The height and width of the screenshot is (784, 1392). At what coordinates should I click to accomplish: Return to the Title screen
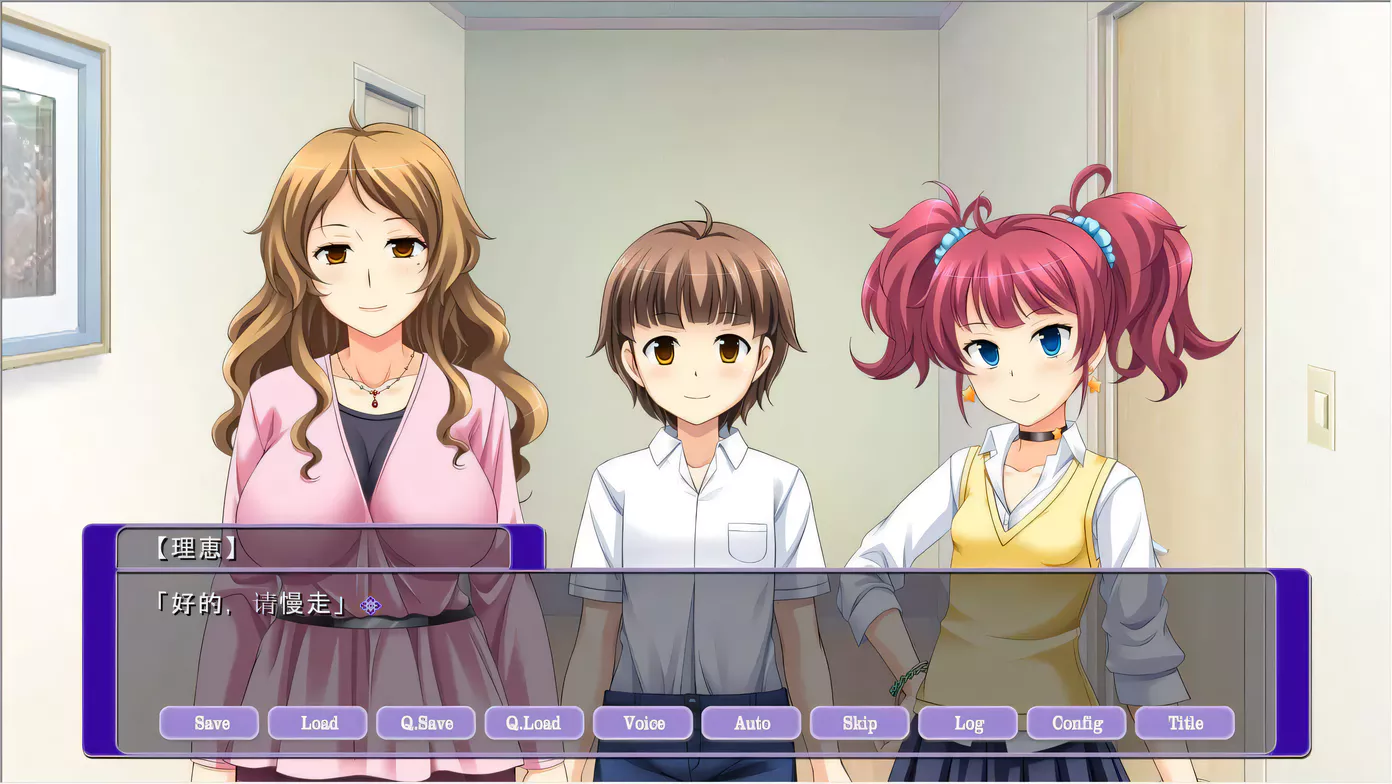[x=1185, y=723]
